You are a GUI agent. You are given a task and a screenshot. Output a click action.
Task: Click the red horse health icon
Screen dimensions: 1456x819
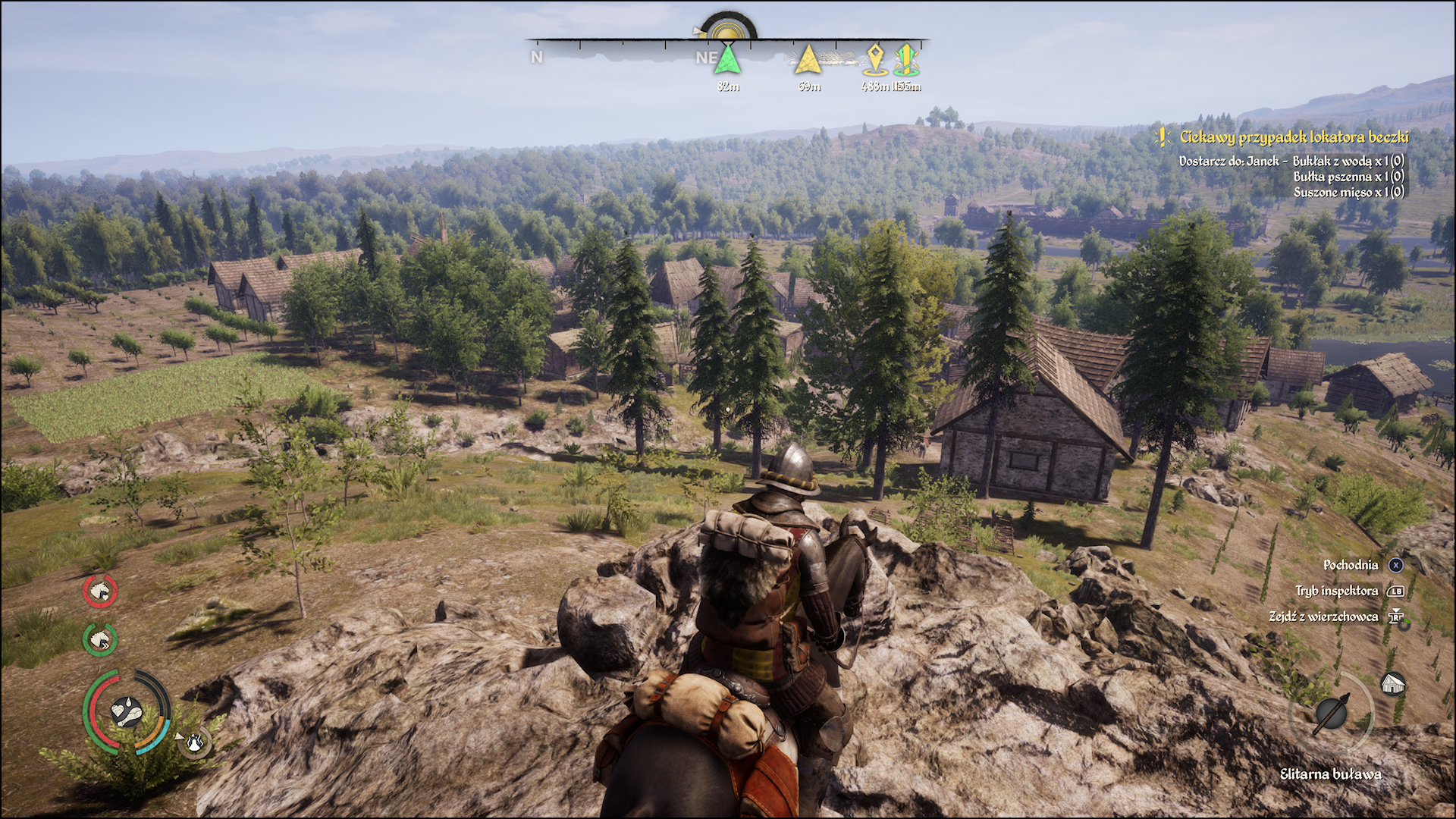[x=100, y=591]
